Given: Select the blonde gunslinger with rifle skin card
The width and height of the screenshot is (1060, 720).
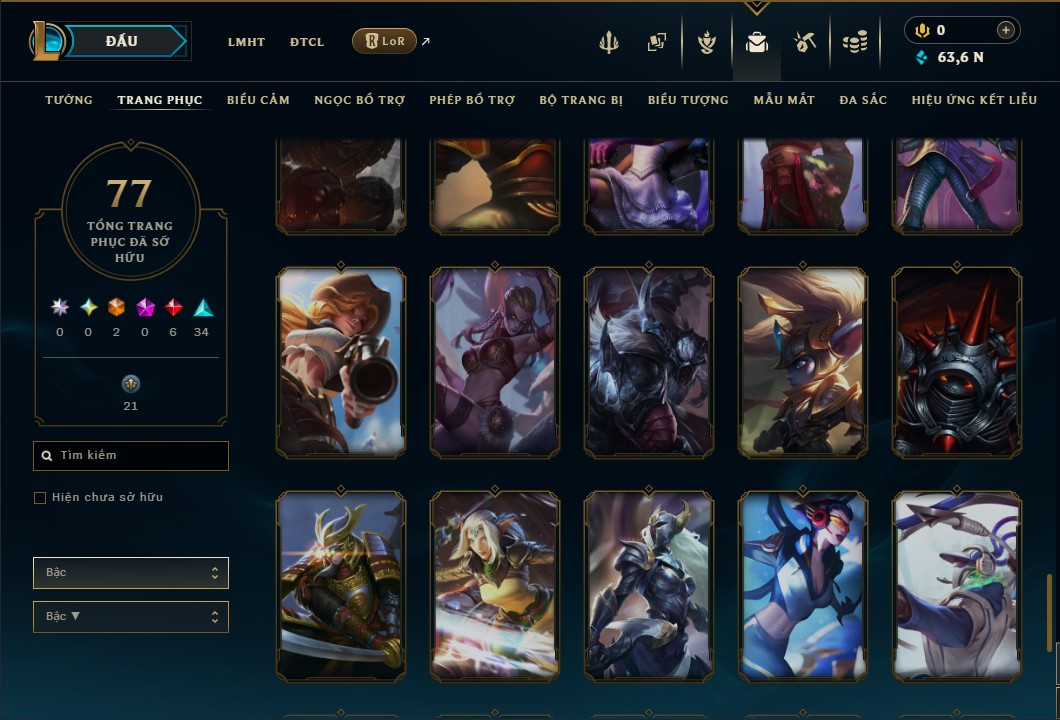Looking at the screenshot, I should (341, 362).
